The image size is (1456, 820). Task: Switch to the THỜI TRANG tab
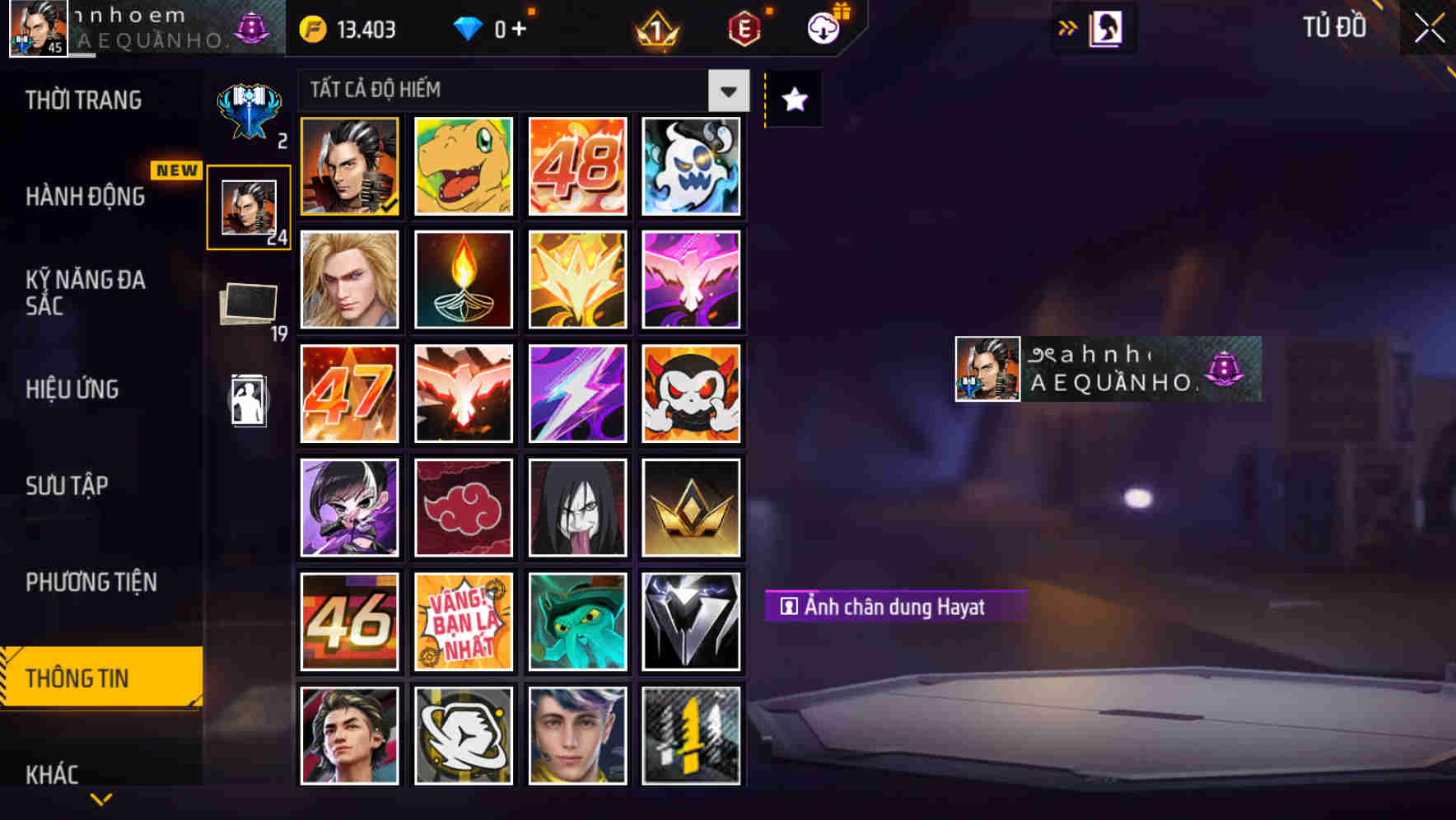[x=82, y=100]
